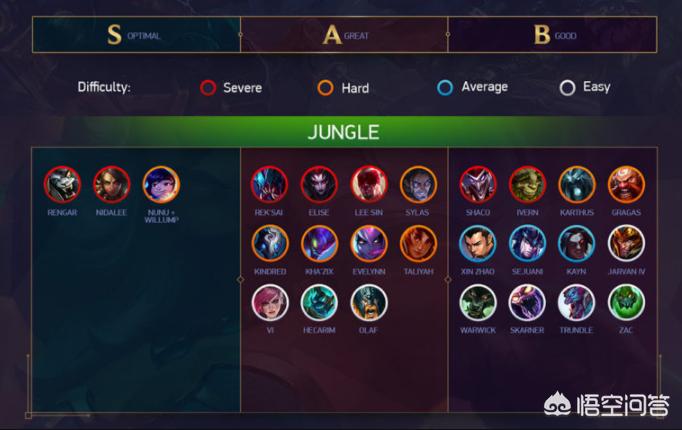
Task: Select the Elise portrait
Action: coord(319,184)
